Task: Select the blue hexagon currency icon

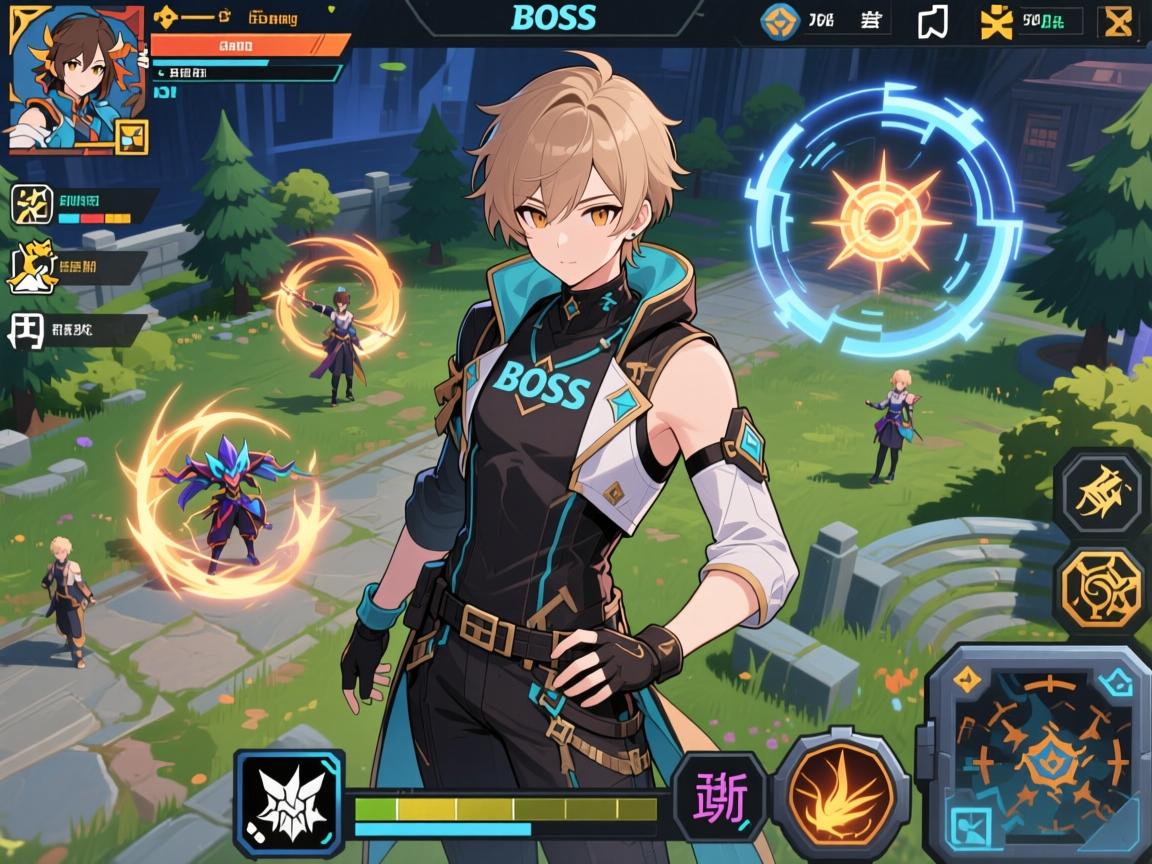Action: pyautogui.click(x=780, y=21)
